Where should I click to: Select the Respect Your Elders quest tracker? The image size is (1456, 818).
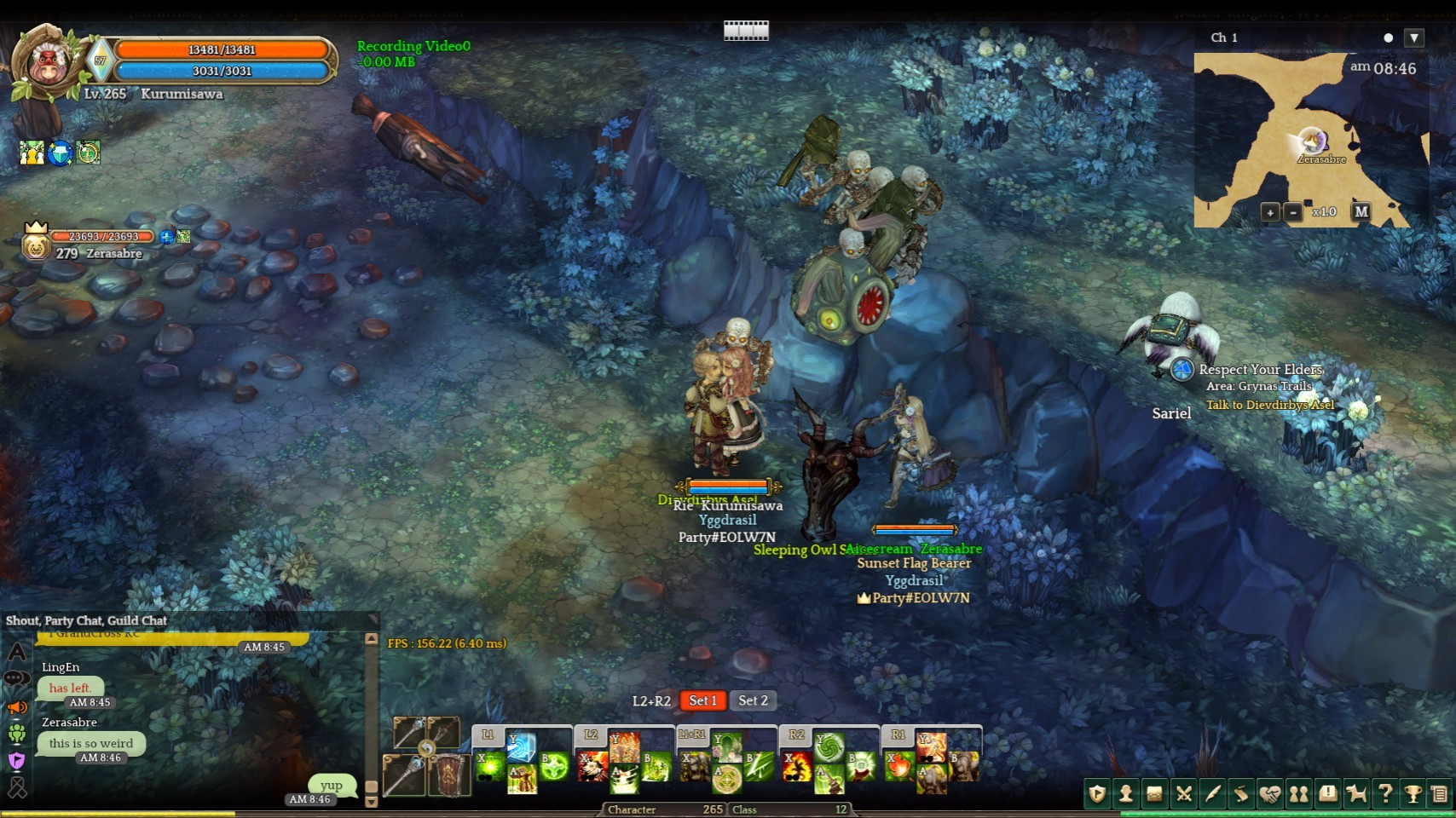pyautogui.click(x=1260, y=370)
